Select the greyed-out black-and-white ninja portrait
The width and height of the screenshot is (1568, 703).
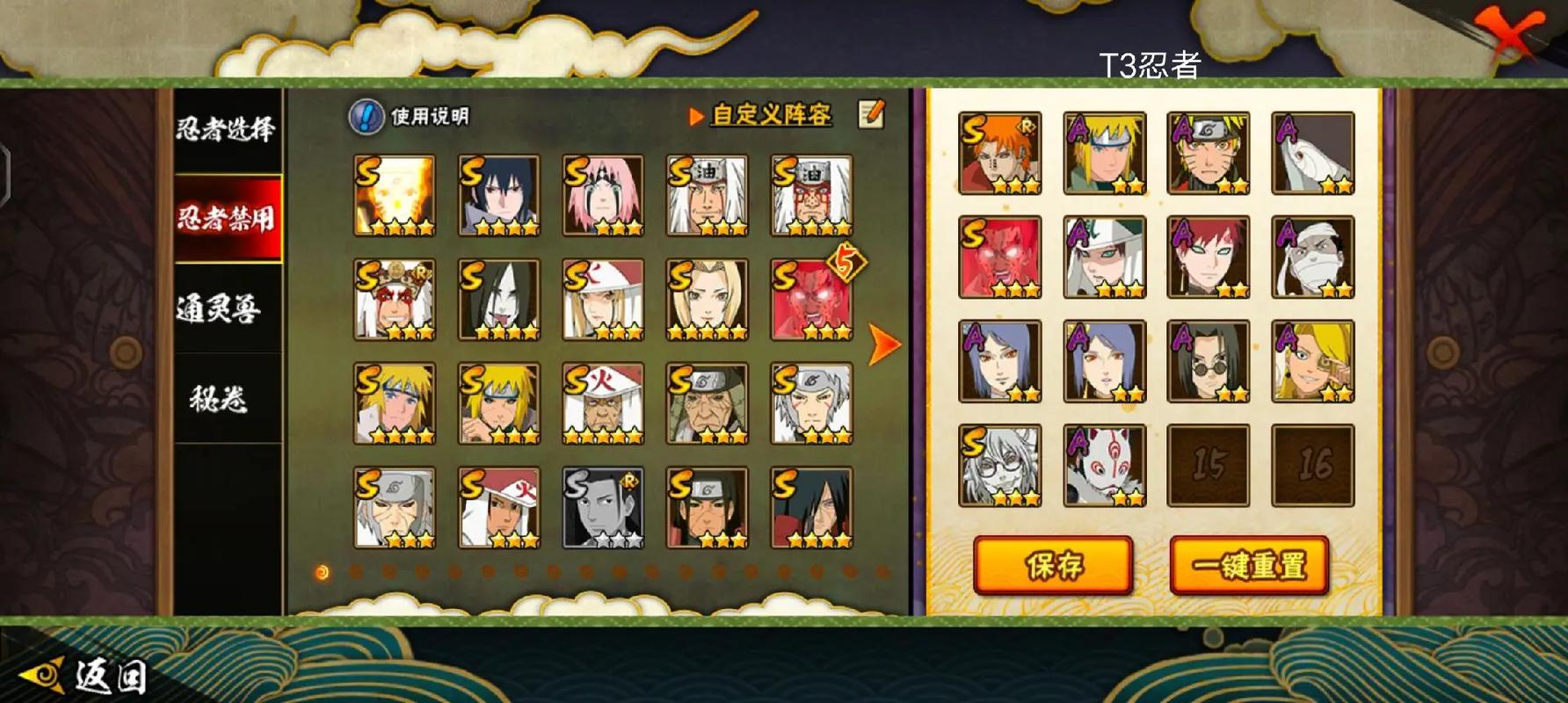coord(603,508)
